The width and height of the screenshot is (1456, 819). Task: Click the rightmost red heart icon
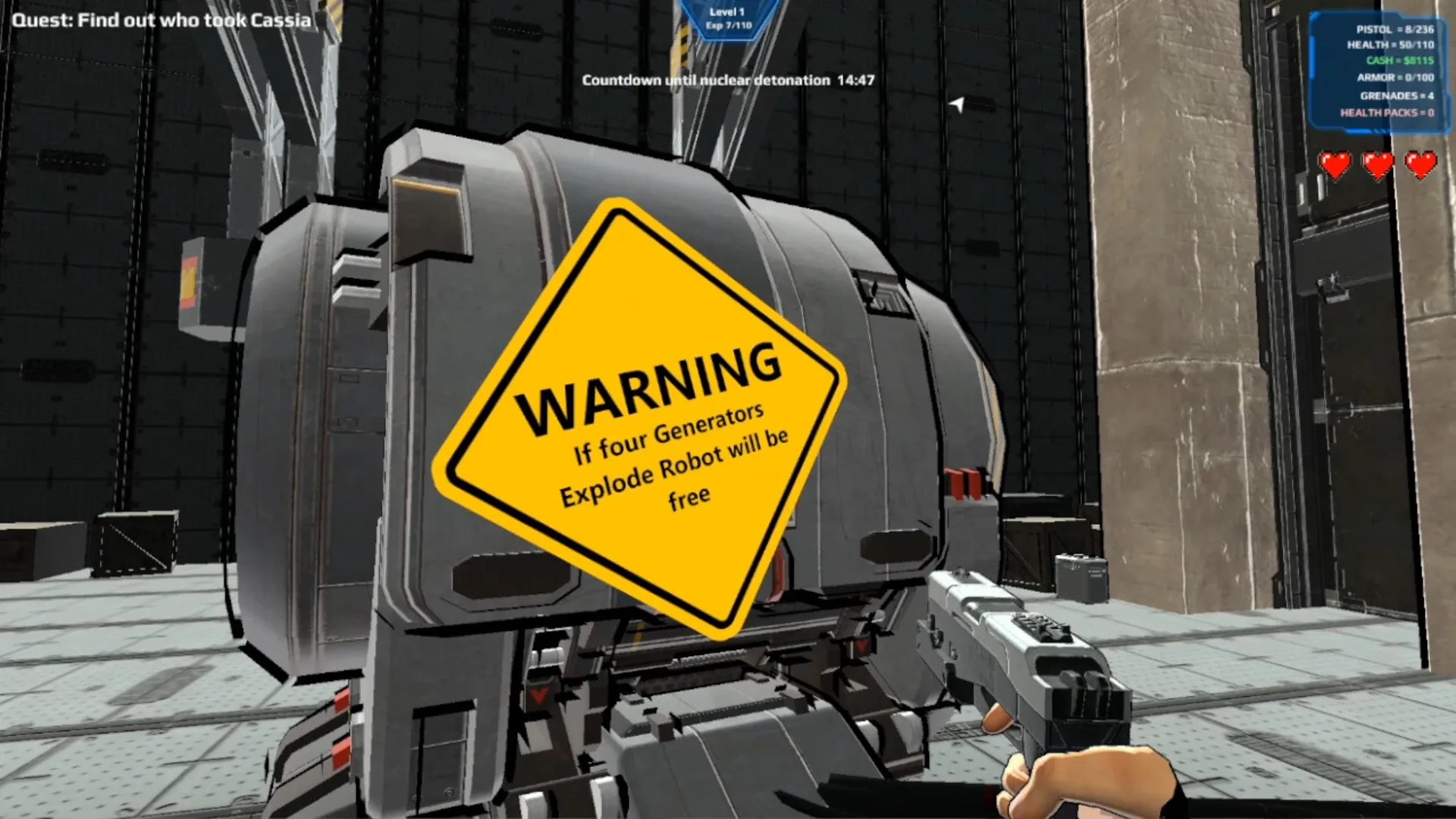tap(1420, 162)
